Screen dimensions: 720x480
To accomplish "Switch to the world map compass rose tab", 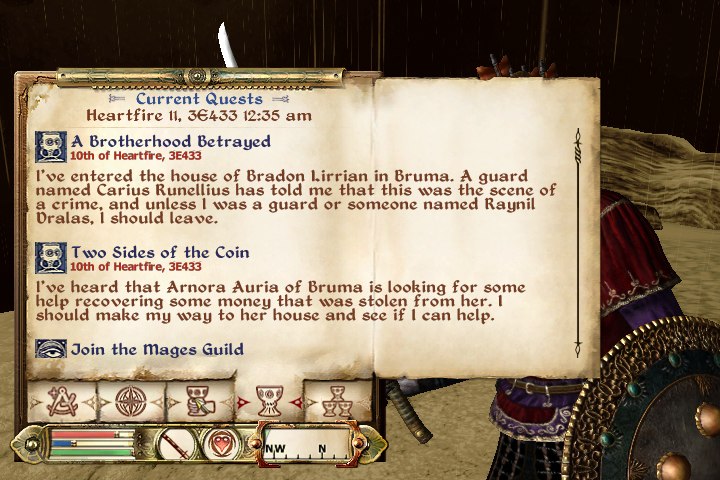I will pyautogui.click(x=130, y=401).
